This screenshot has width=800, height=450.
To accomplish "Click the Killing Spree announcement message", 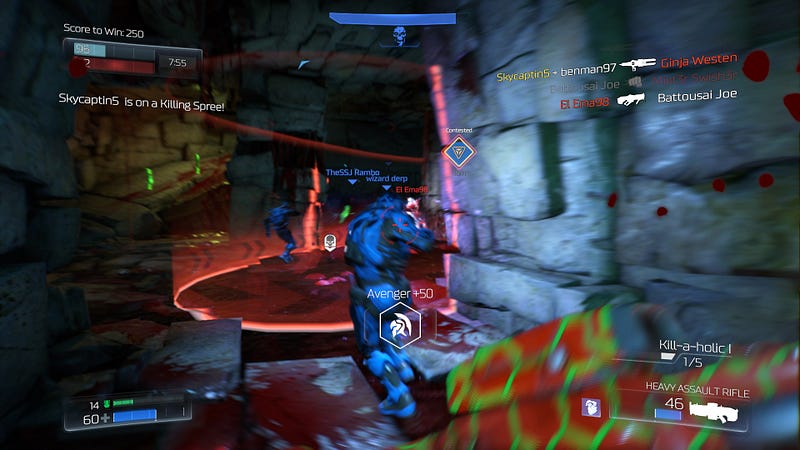I will point(141,102).
